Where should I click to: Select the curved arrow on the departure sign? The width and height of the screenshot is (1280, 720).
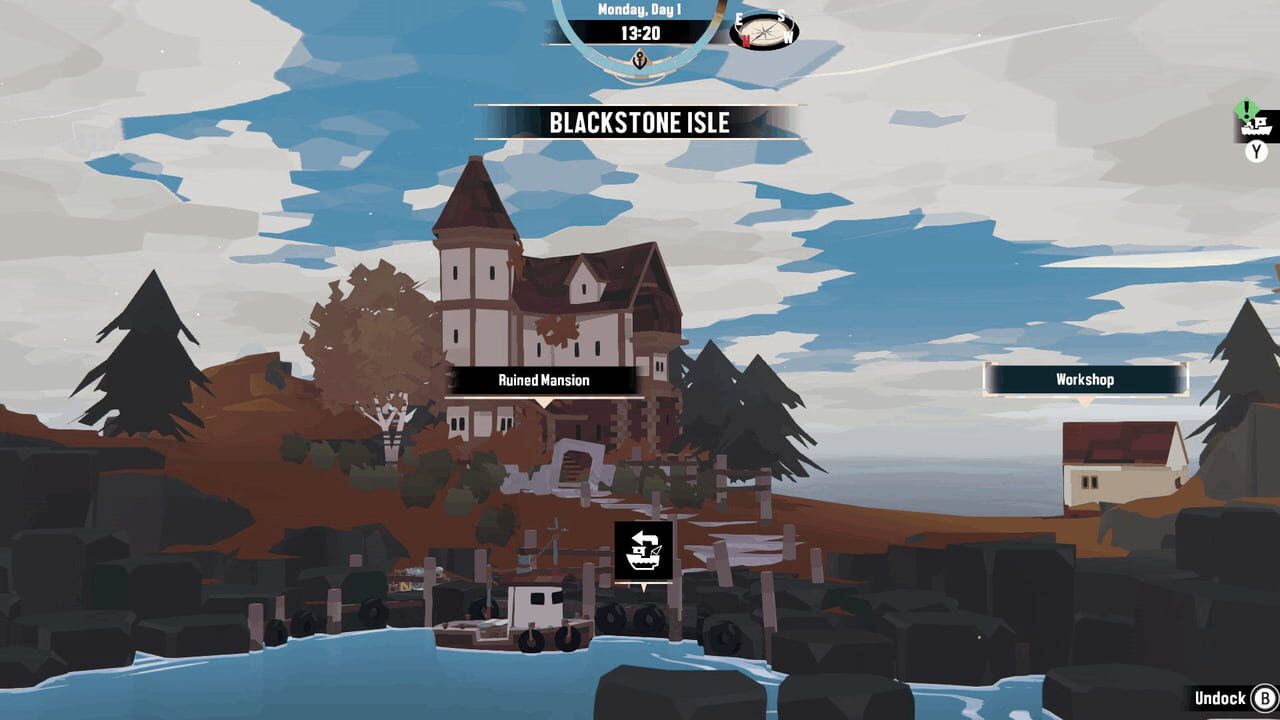[x=644, y=537]
